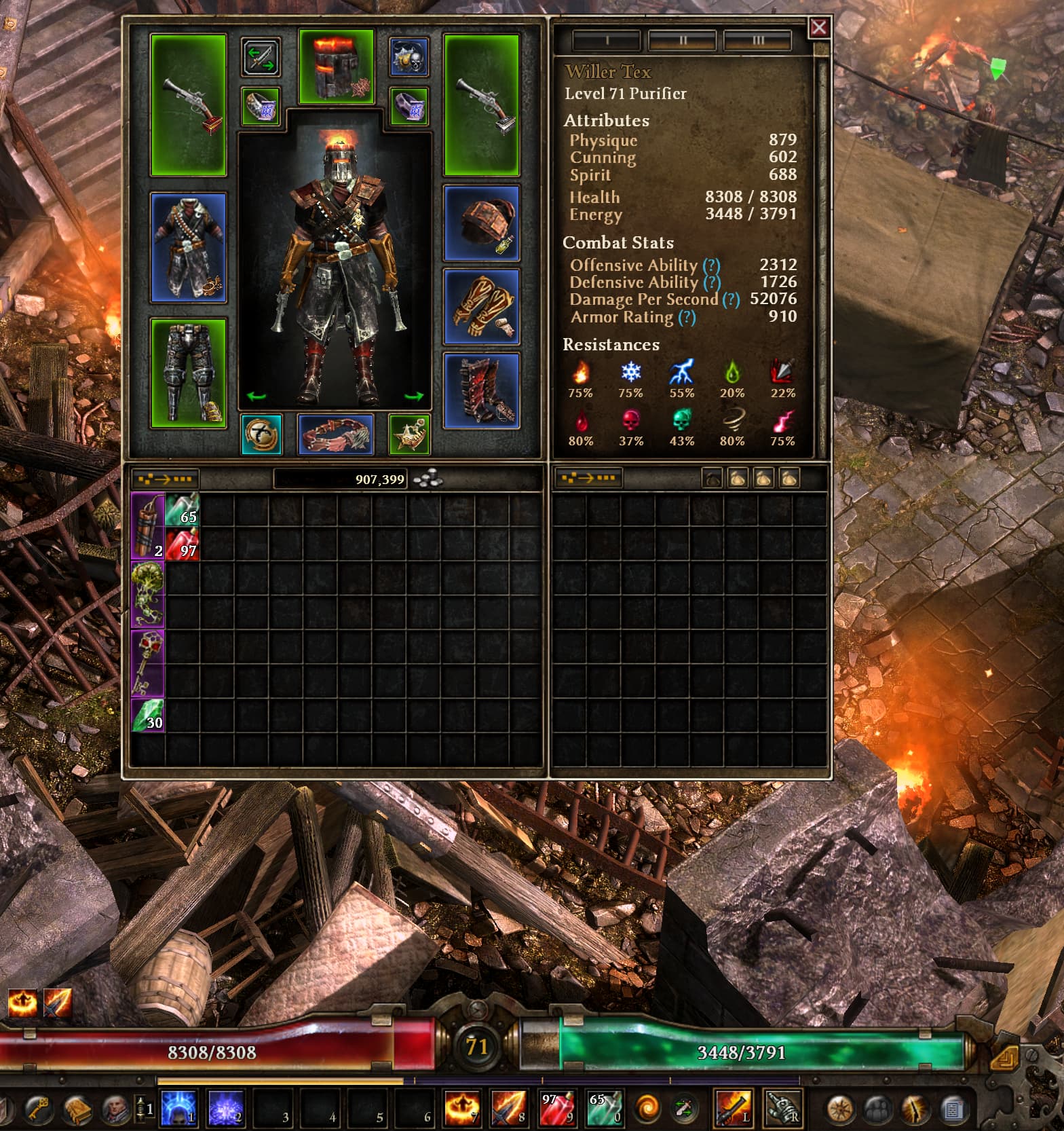Image resolution: width=1064 pixels, height=1131 pixels.
Task: Select the skeleton key in inventory
Action: 147,663
